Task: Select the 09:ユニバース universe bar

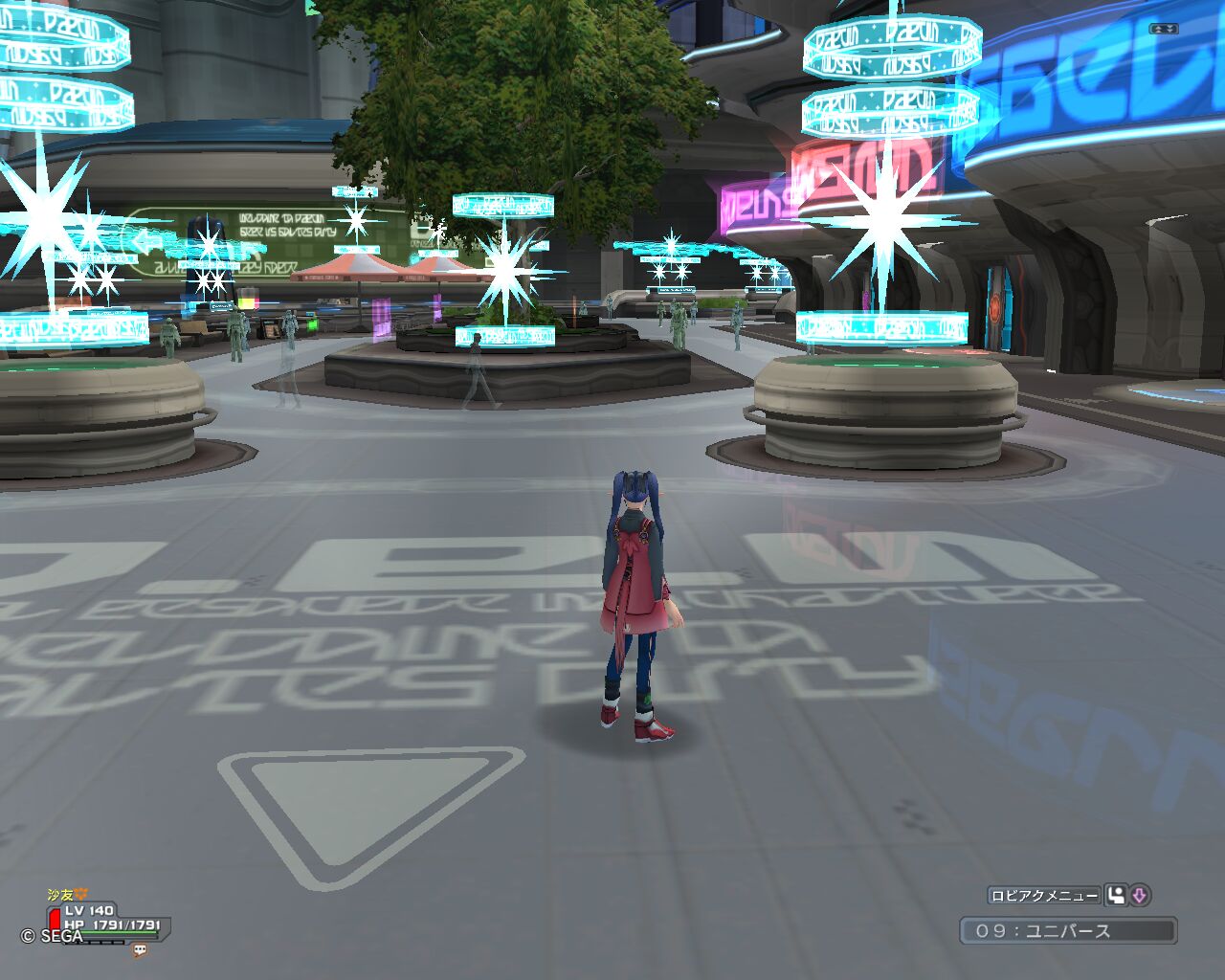Action: click(x=1068, y=930)
